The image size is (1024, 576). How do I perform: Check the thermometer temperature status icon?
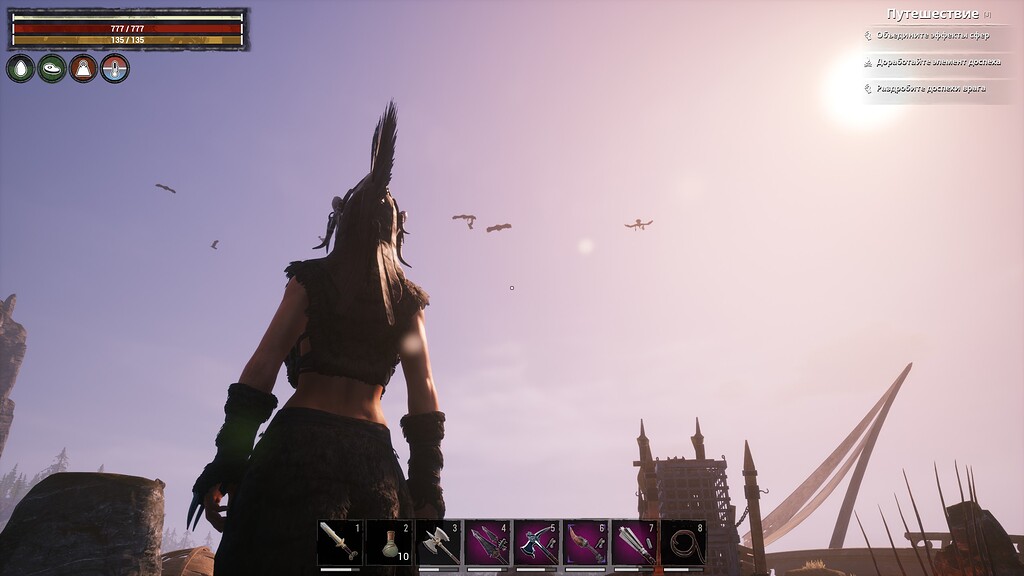point(115,68)
